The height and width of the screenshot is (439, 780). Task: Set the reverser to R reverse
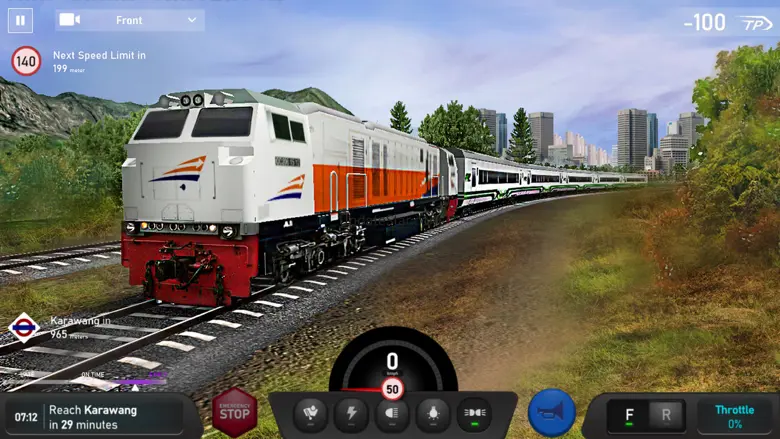pyautogui.click(x=667, y=415)
